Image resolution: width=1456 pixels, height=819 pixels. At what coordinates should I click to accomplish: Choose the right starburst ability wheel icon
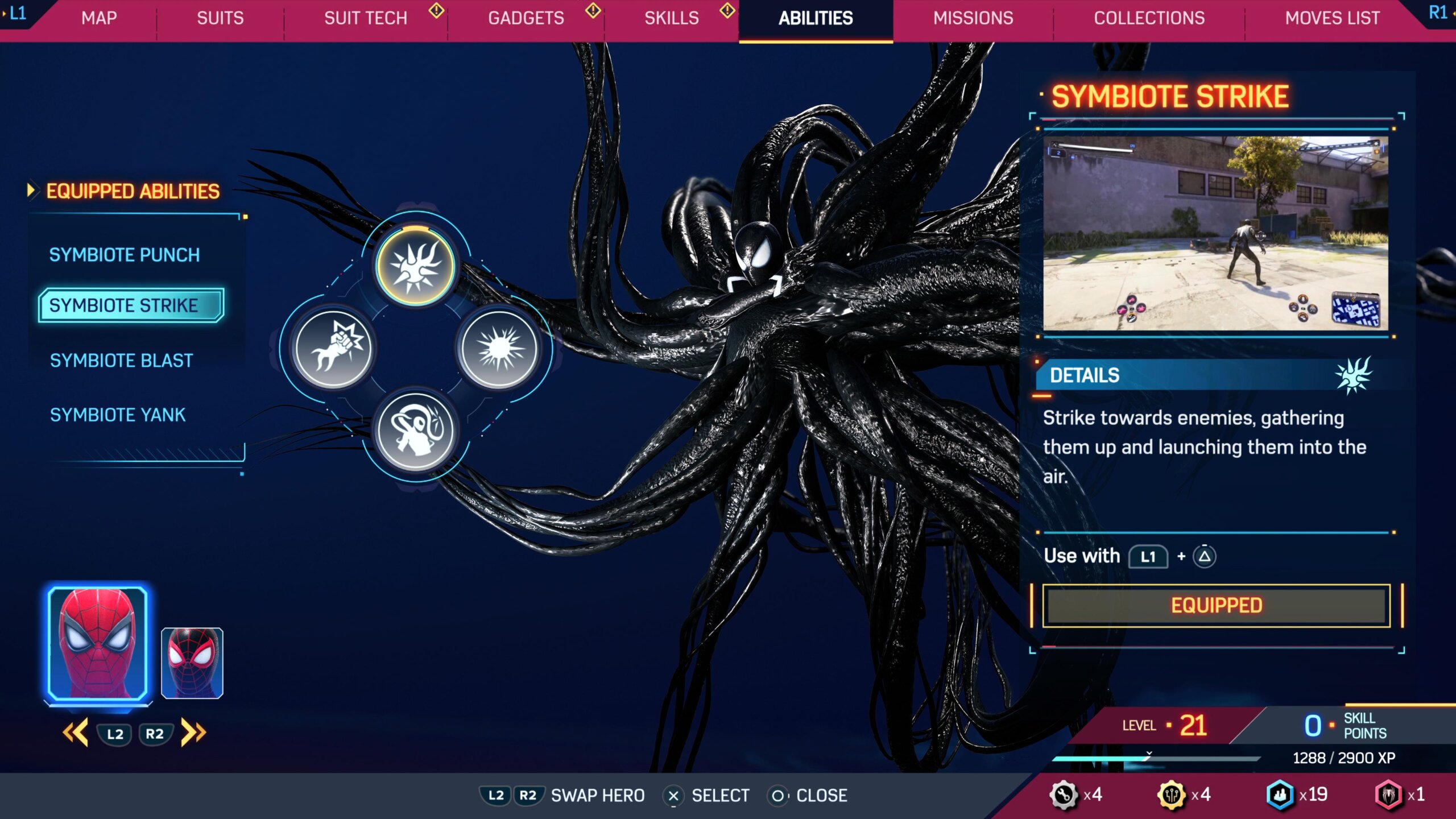tap(499, 348)
